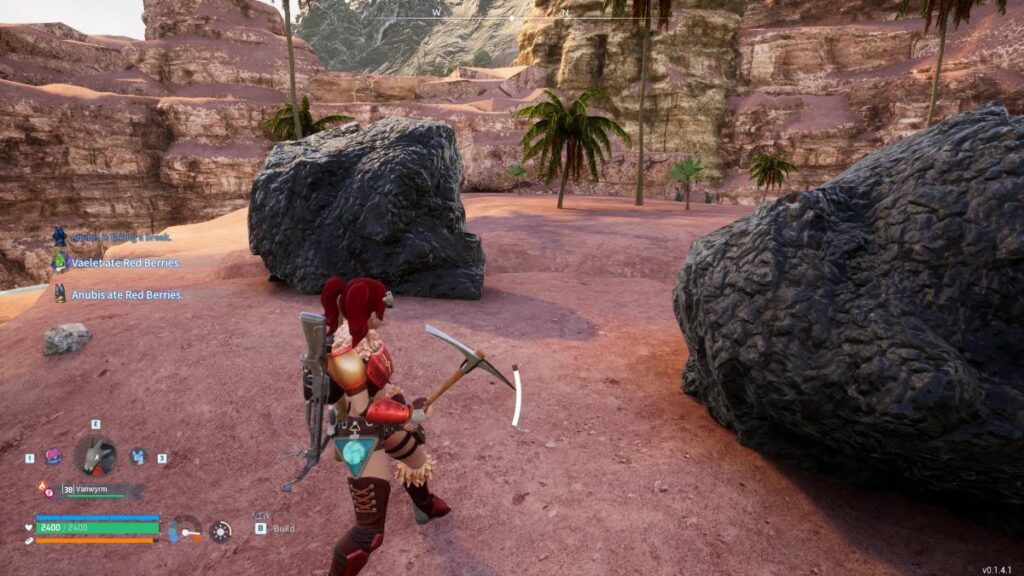Click the last Anubis ate Red Berries entry
The width and height of the screenshot is (1024, 576).
tap(125, 295)
